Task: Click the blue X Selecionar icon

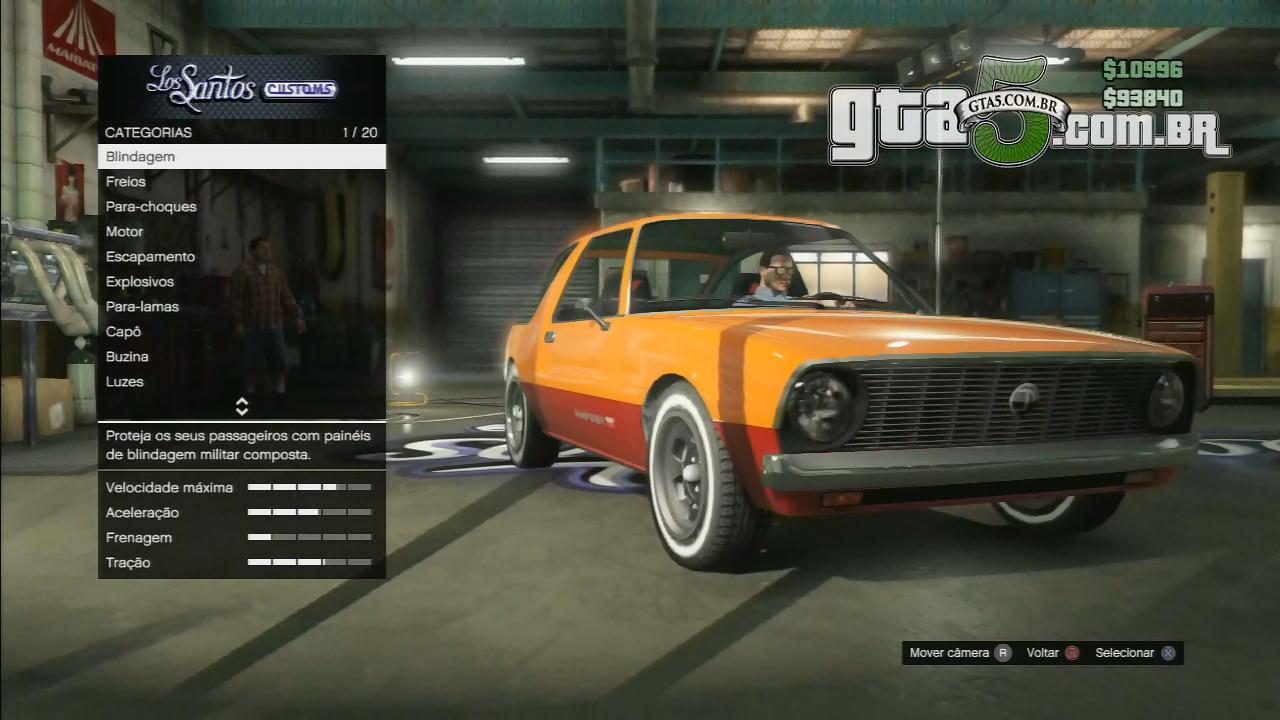Action: [x=1165, y=652]
